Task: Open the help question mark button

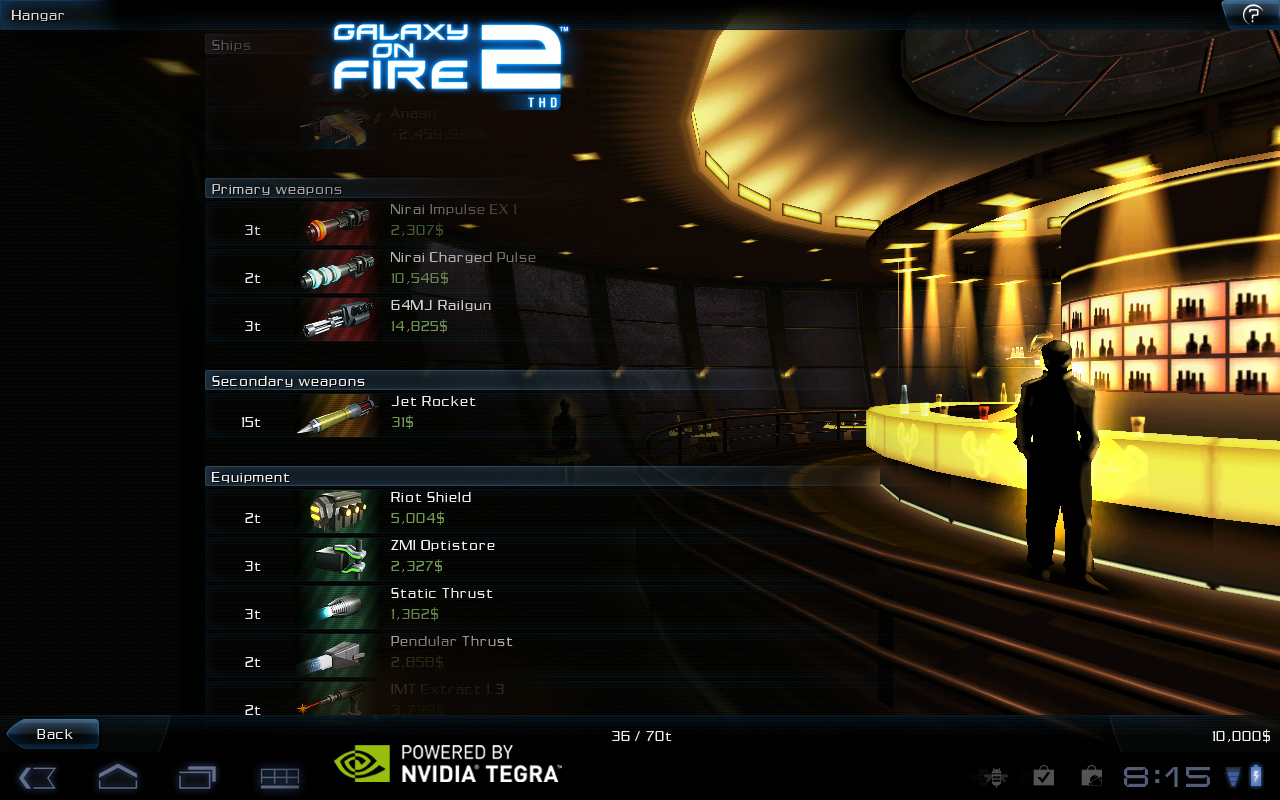Action: tap(1251, 14)
